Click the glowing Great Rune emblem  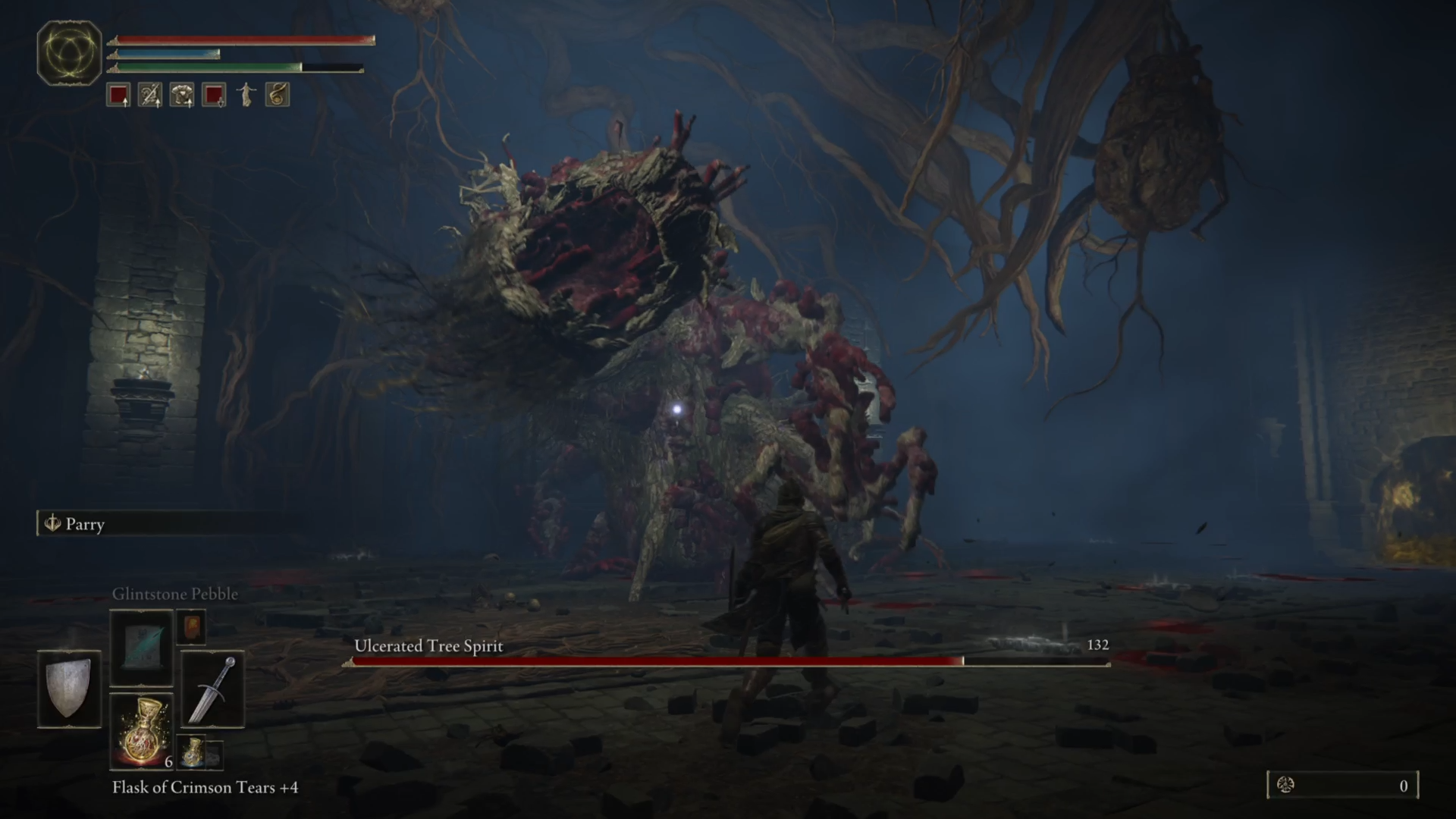69,52
